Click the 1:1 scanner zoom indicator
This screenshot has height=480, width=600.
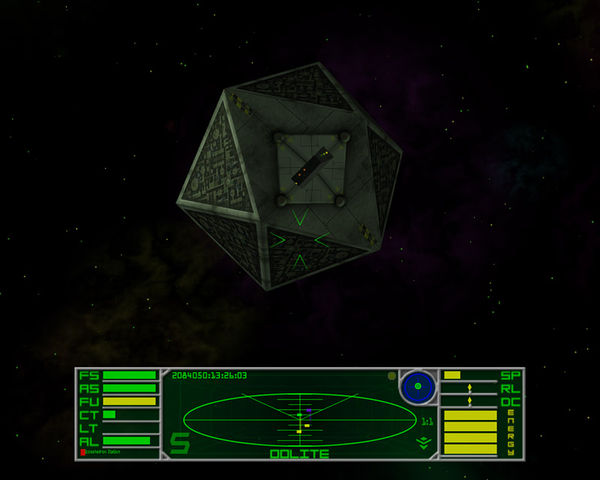(x=427, y=422)
